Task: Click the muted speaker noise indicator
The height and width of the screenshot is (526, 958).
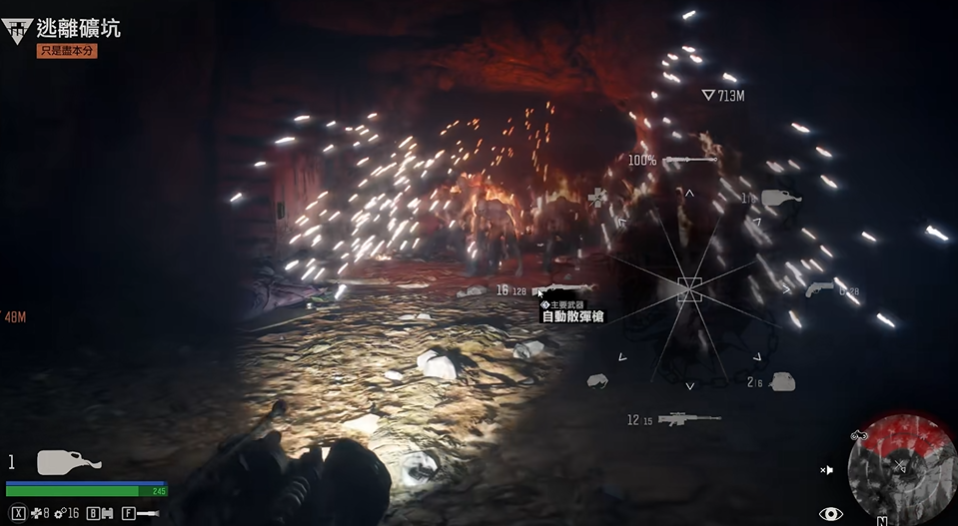Action: tap(827, 469)
